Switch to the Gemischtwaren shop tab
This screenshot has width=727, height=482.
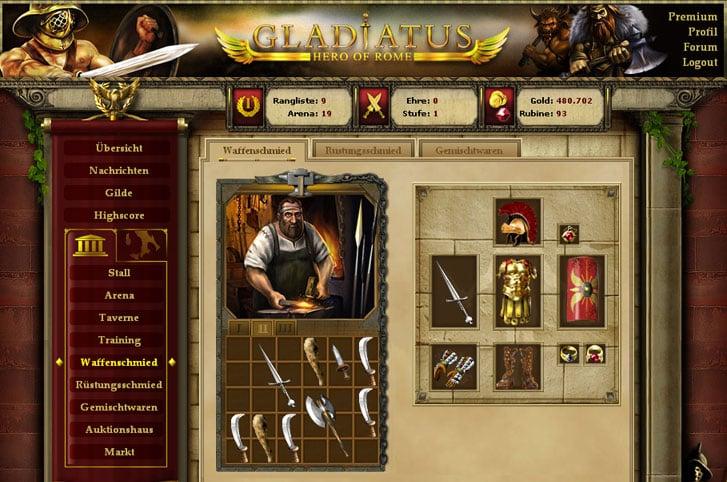[469, 150]
